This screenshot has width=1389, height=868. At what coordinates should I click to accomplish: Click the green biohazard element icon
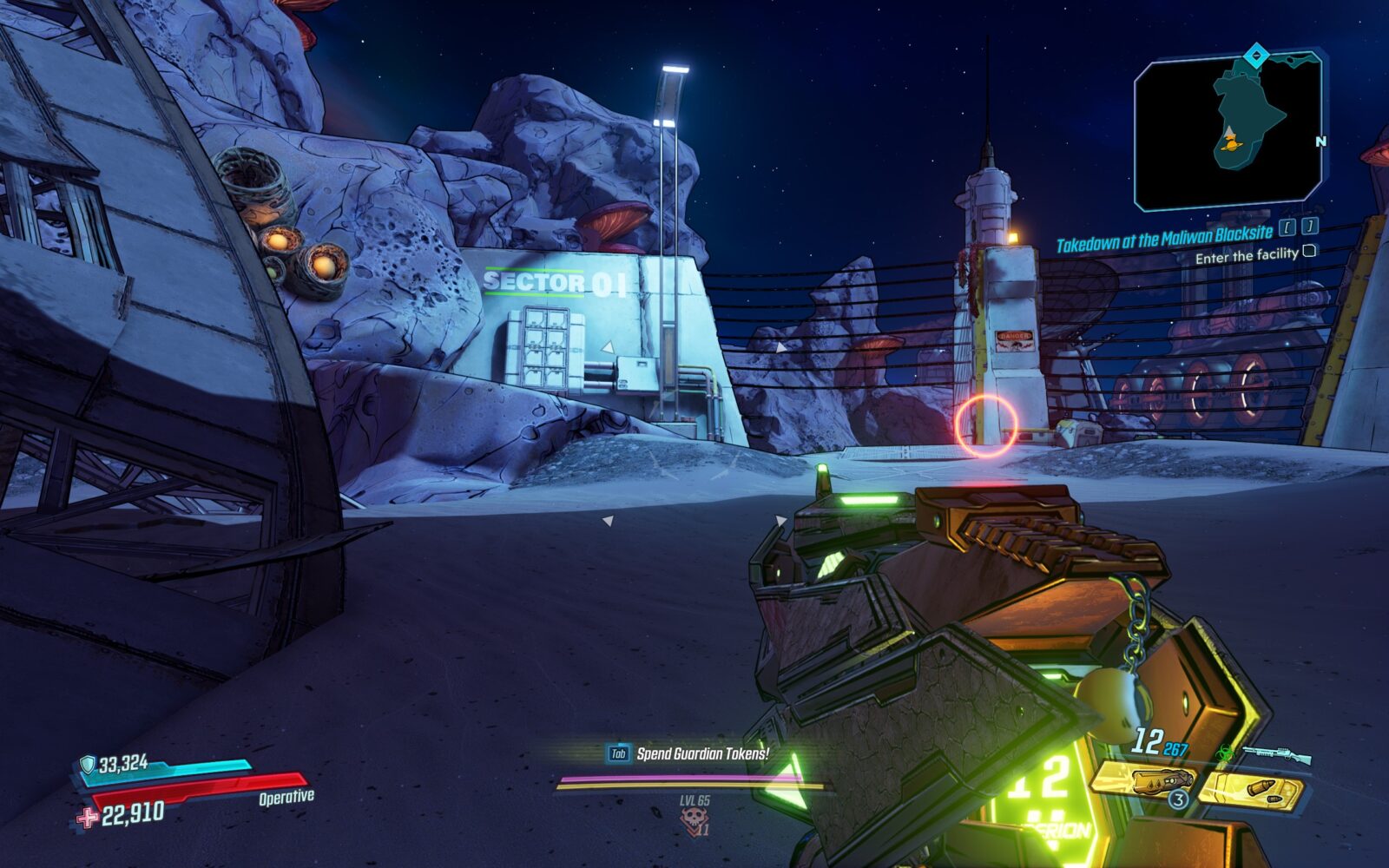1226,755
